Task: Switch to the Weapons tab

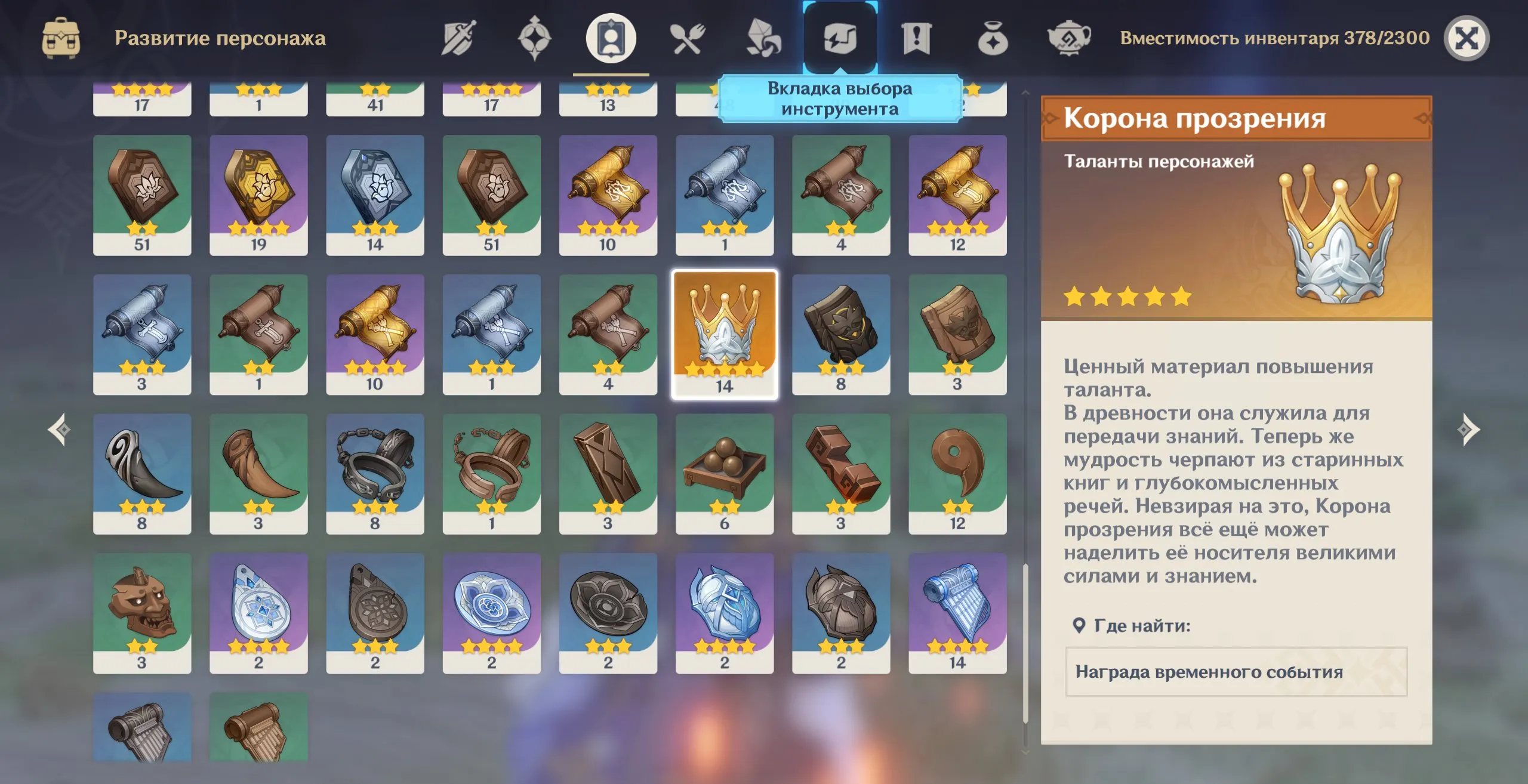Action: point(458,39)
